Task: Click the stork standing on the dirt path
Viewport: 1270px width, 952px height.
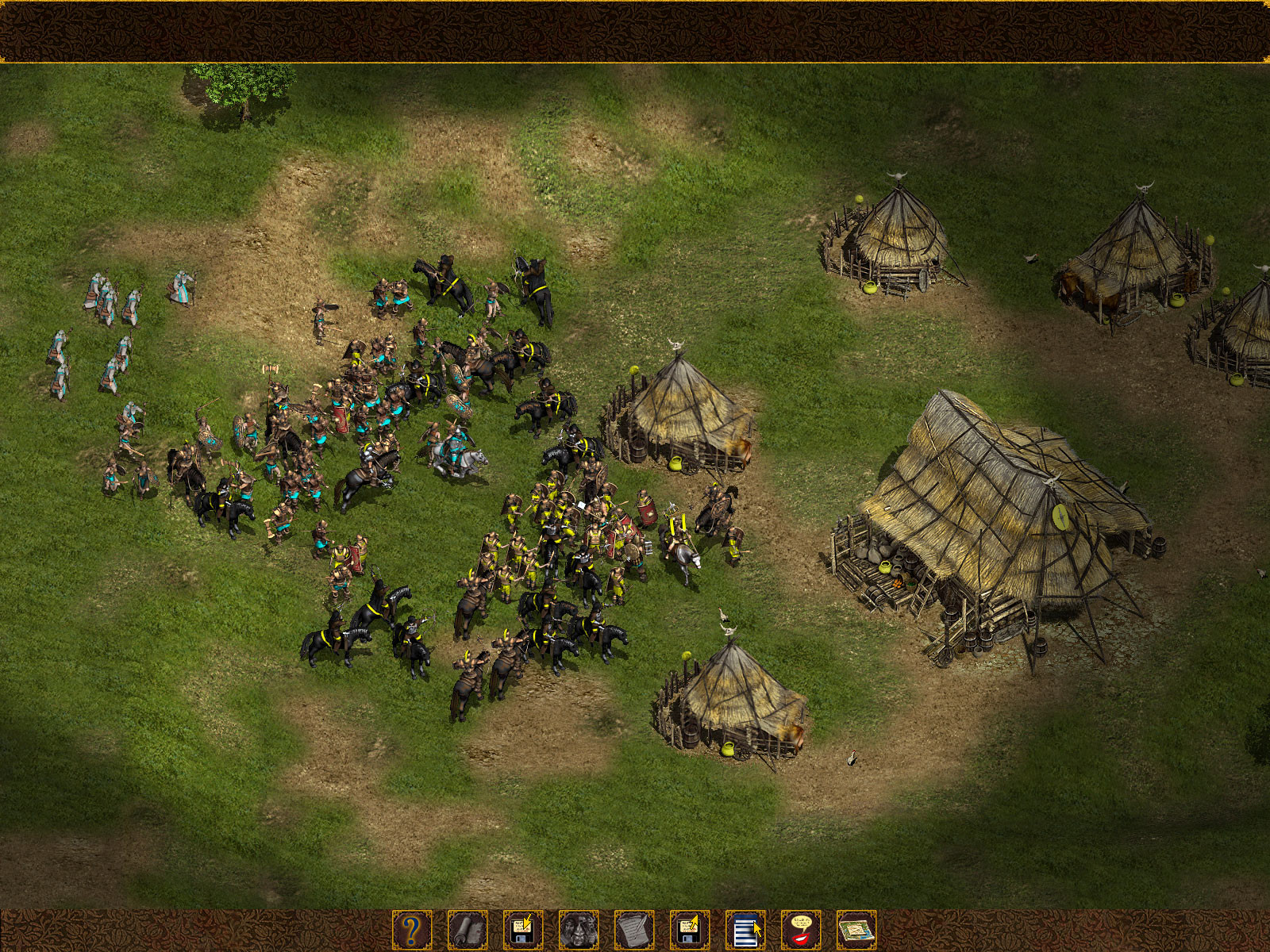Action: [852, 758]
